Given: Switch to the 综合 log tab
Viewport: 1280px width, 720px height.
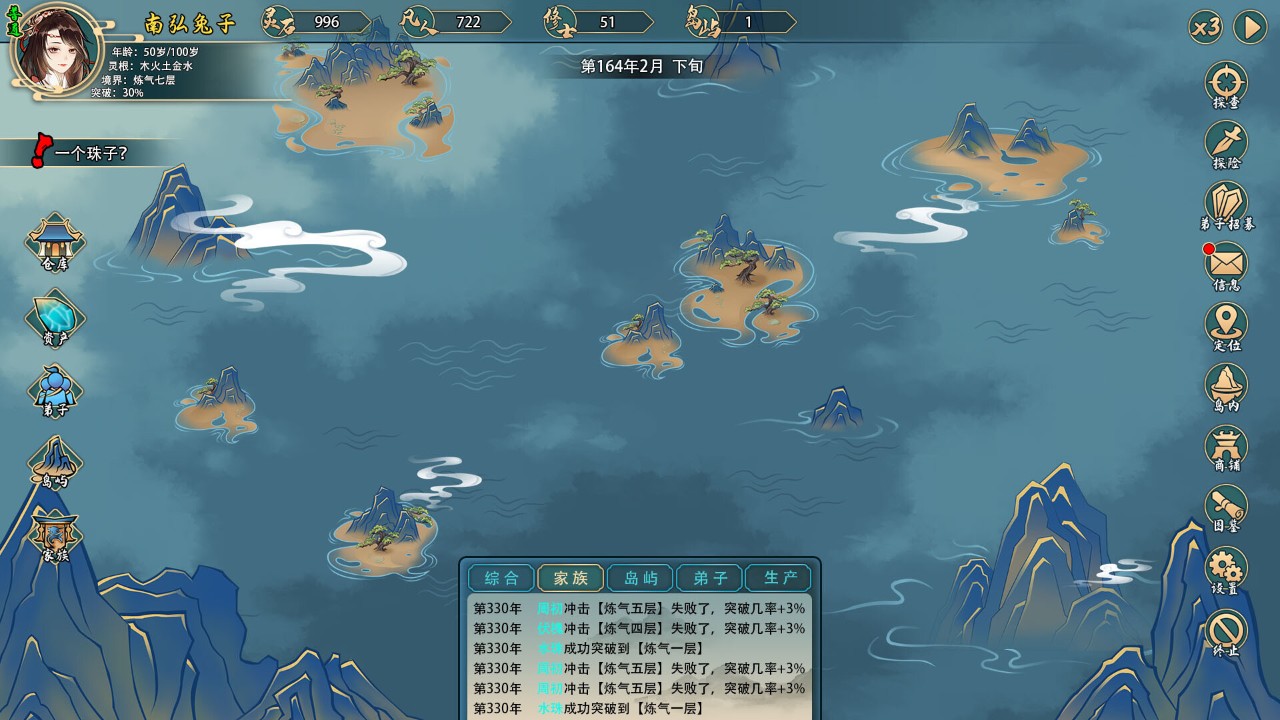Looking at the screenshot, I should point(501,578).
